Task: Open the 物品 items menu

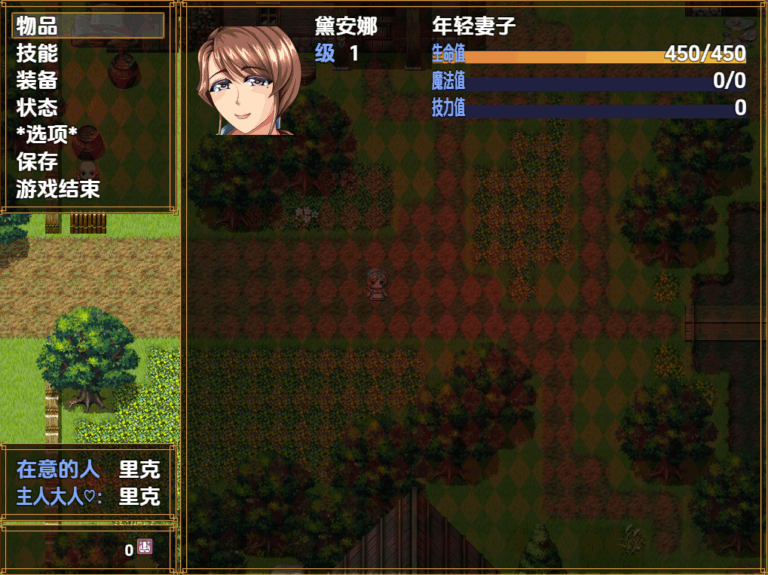Action: [38, 27]
